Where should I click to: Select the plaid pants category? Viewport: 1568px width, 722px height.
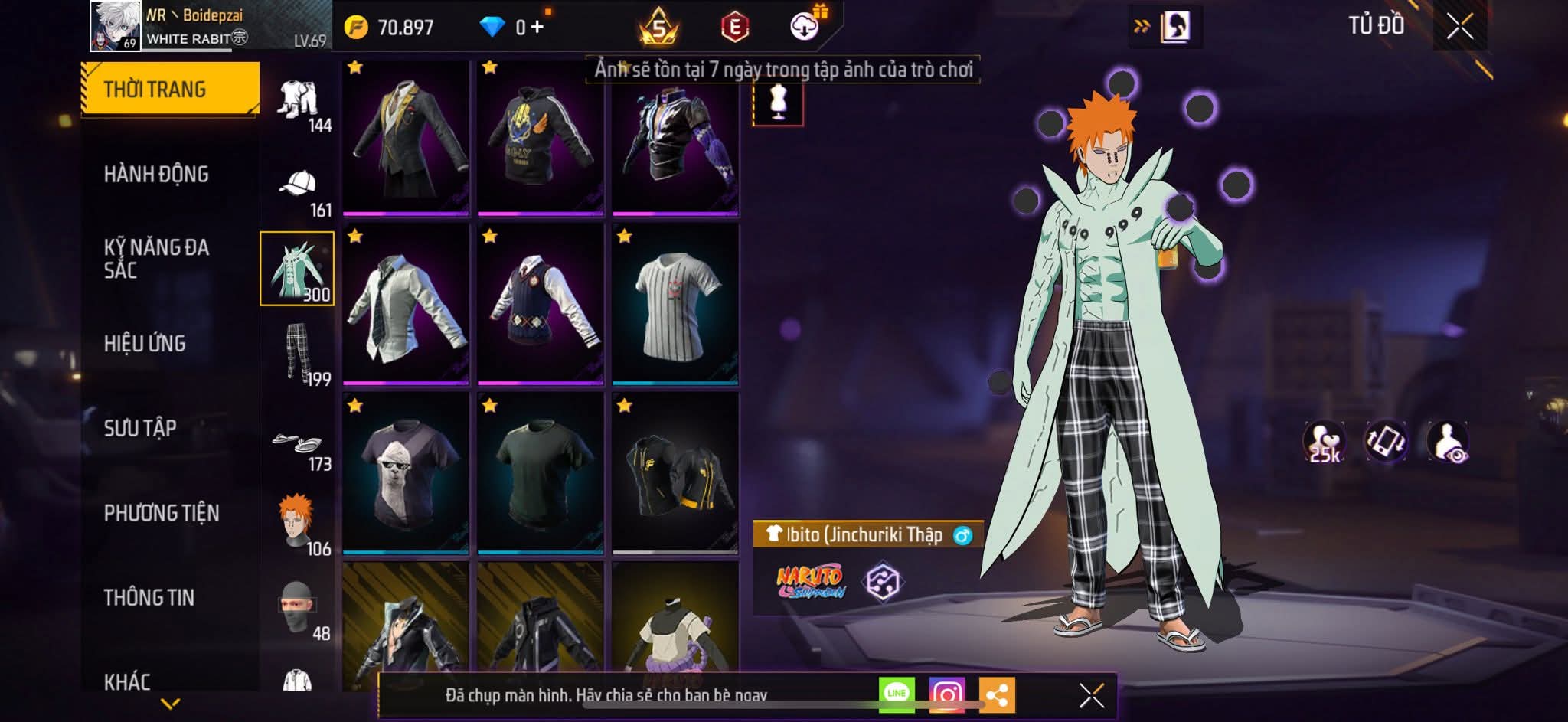(299, 354)
